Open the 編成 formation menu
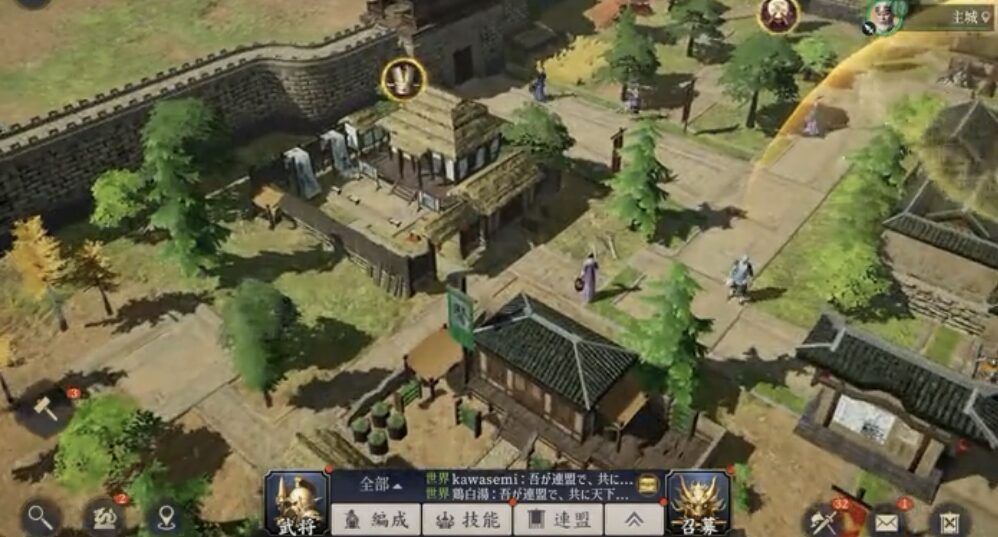 375,520
